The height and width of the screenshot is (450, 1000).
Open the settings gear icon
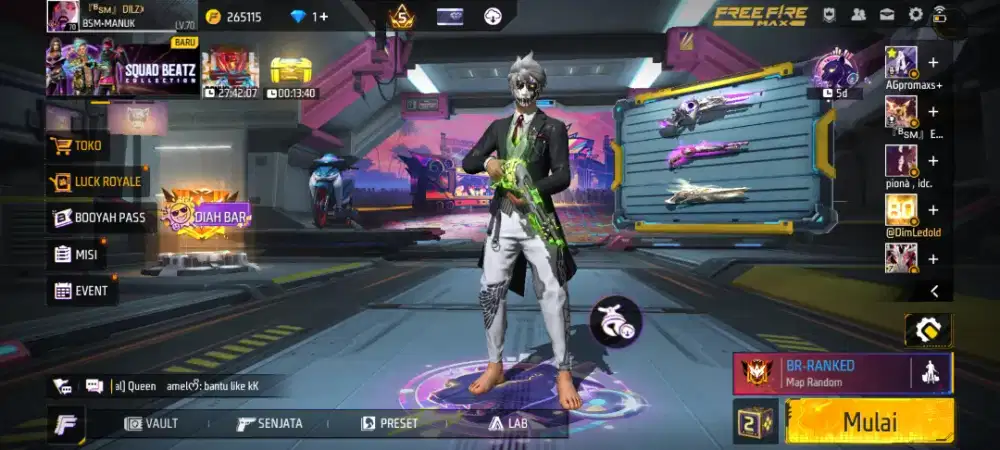pyautogui.click(x=915, y=15)
